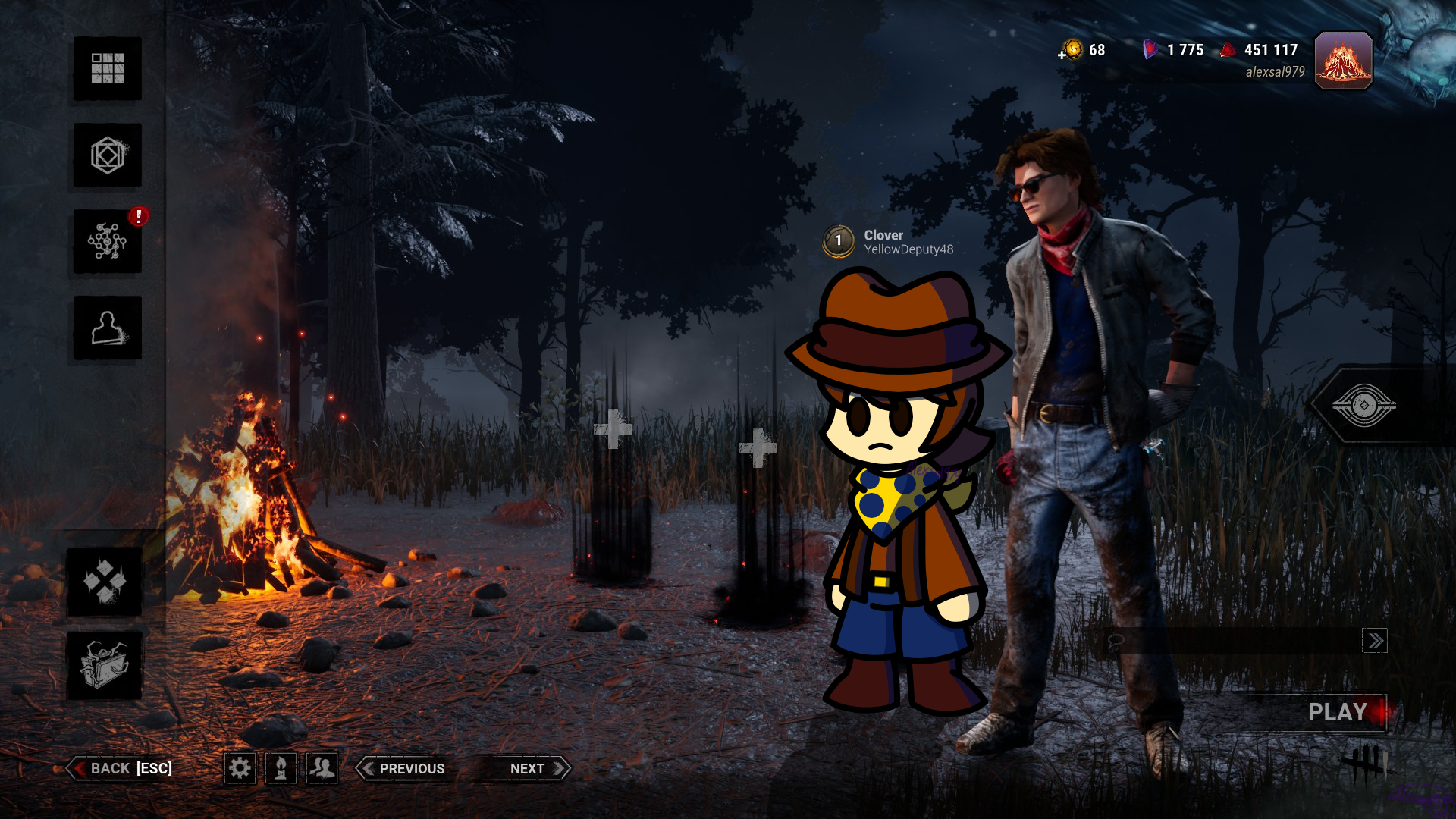Select the PREVIOUS character button
This screenshot has height=819, width=1456.
click(403, 768)
